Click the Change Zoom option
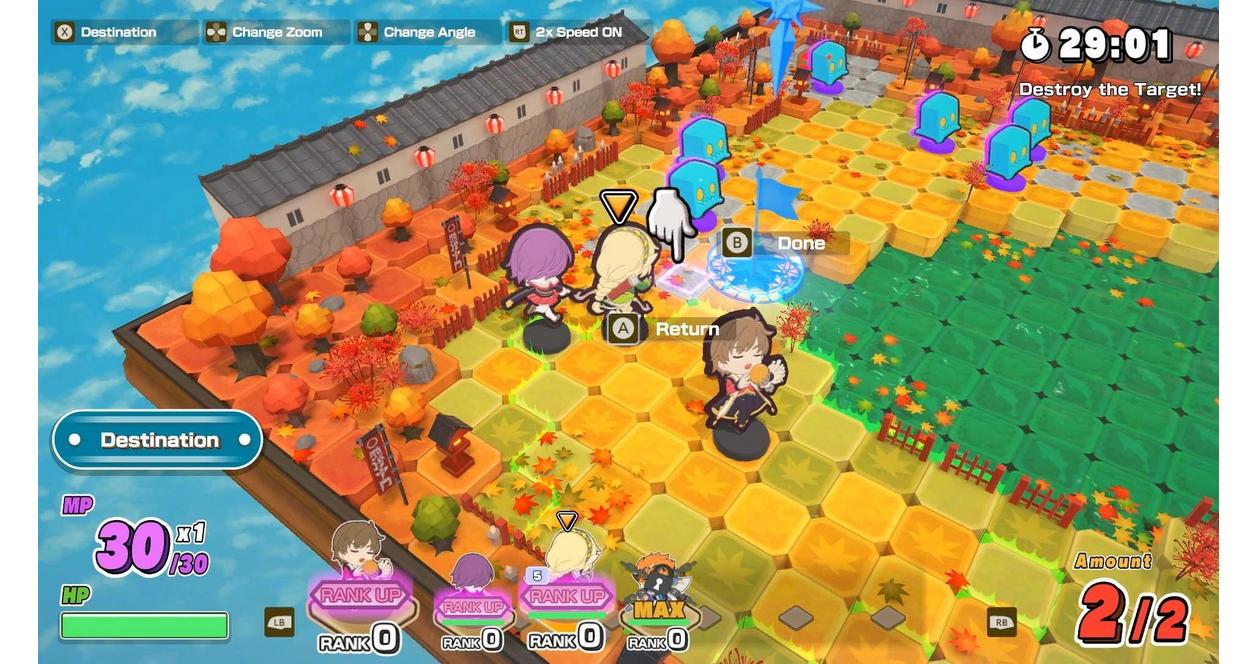Image resolution: width=1256 pixels, height=664 pixels. pos(278,32)
